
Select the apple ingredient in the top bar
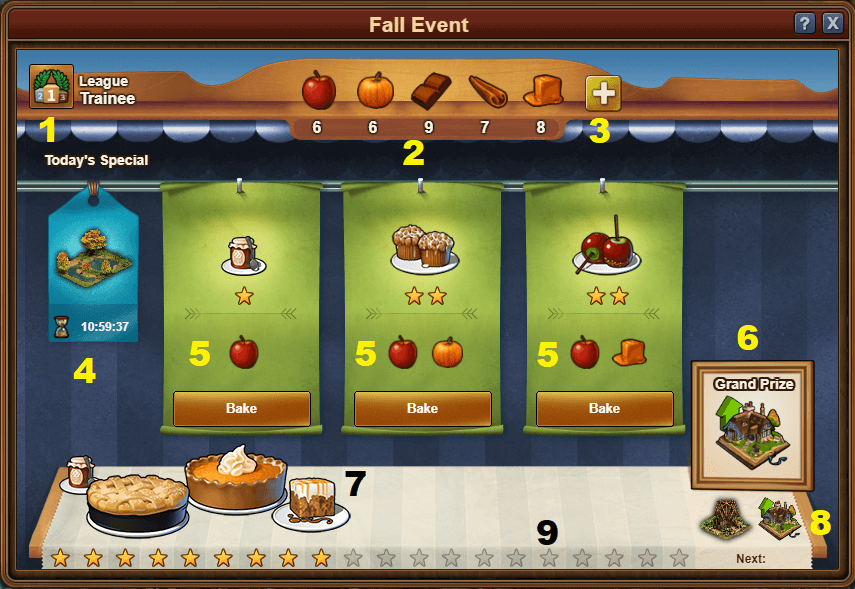click(318, 91)
